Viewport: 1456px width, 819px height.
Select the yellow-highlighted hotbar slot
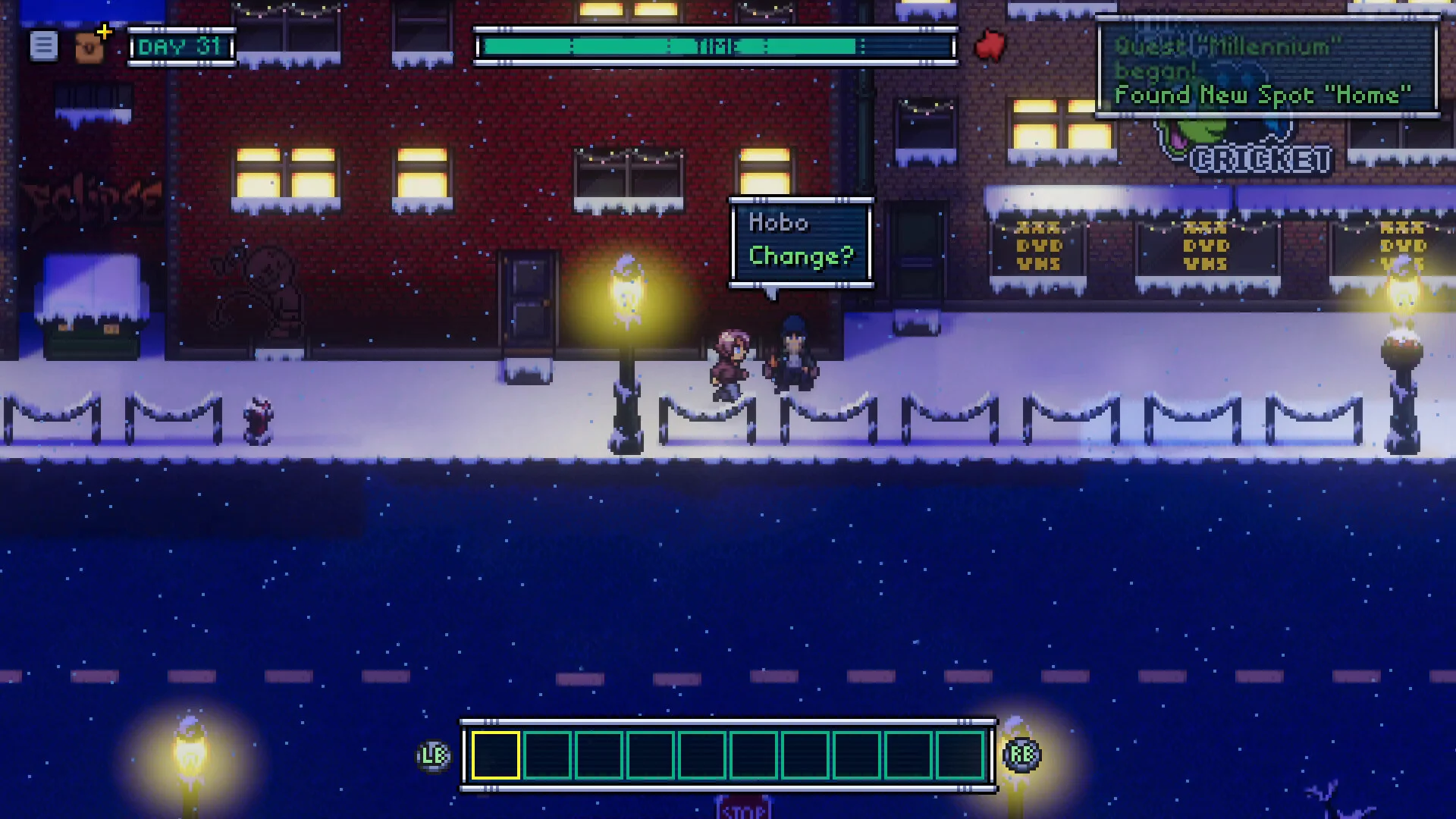tap(496, 755)
